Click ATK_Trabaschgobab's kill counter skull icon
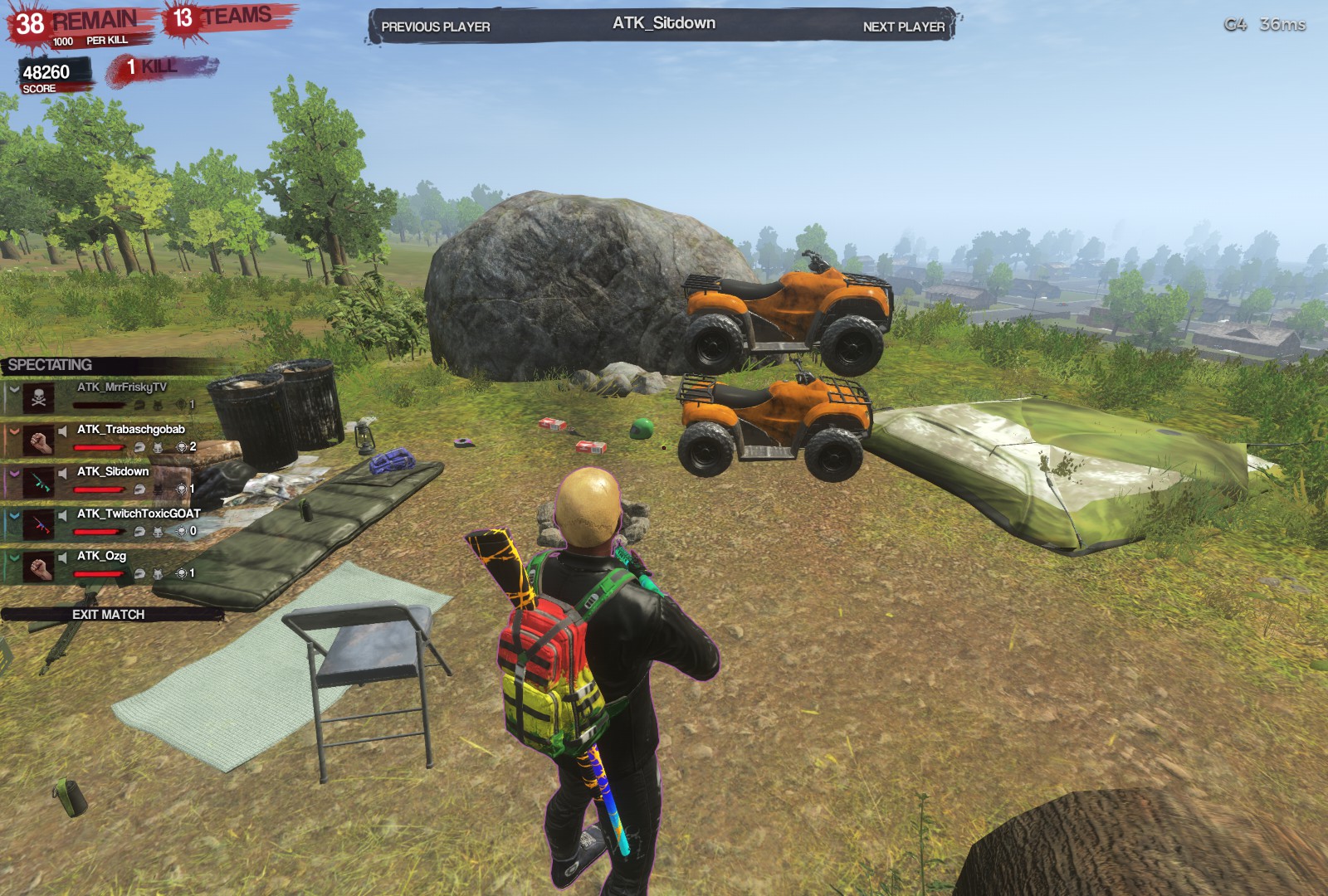This screenshot has width=1328, height=896. [183, 448]
